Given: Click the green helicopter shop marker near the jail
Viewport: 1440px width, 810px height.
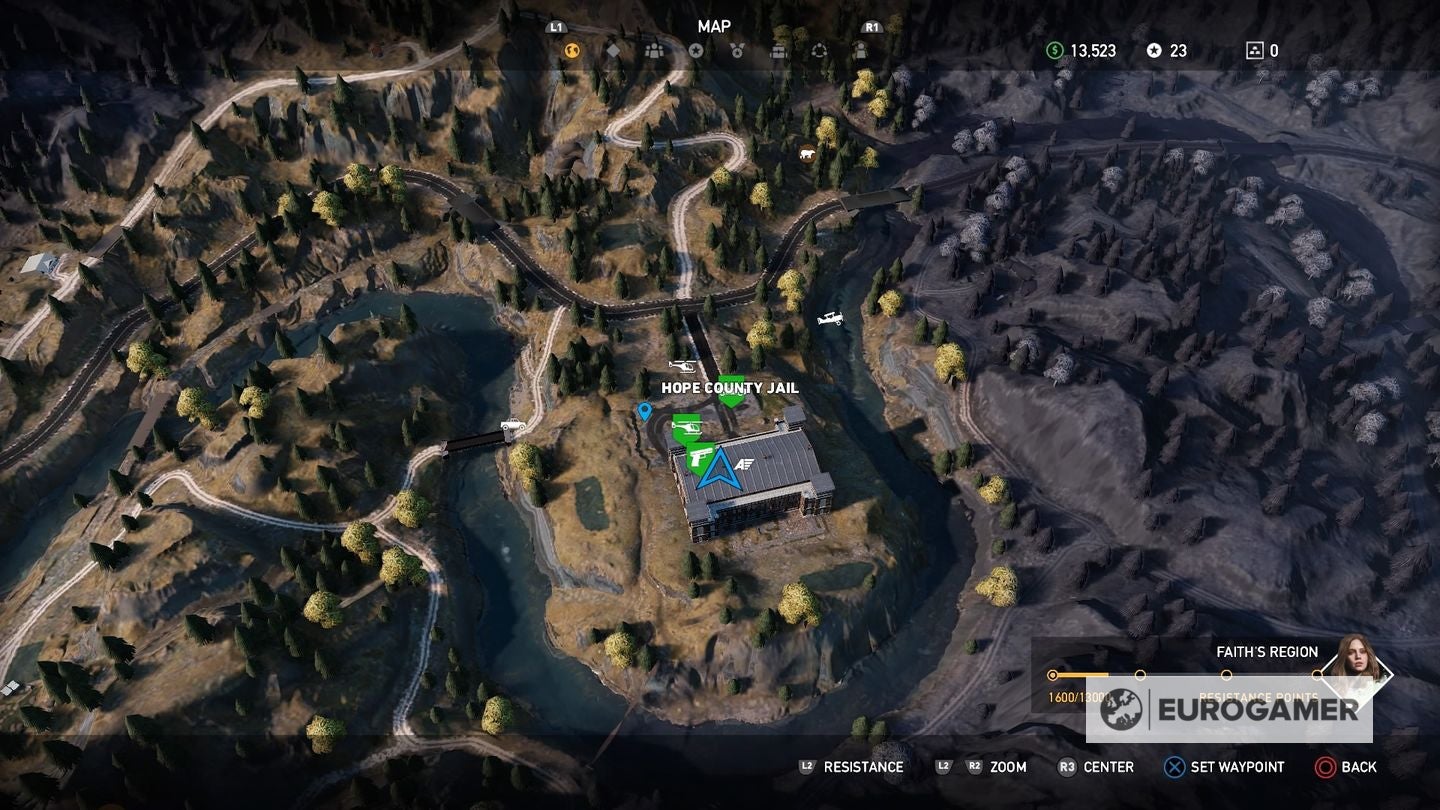Looking at the screenshot, I should (x=687, y=428).
